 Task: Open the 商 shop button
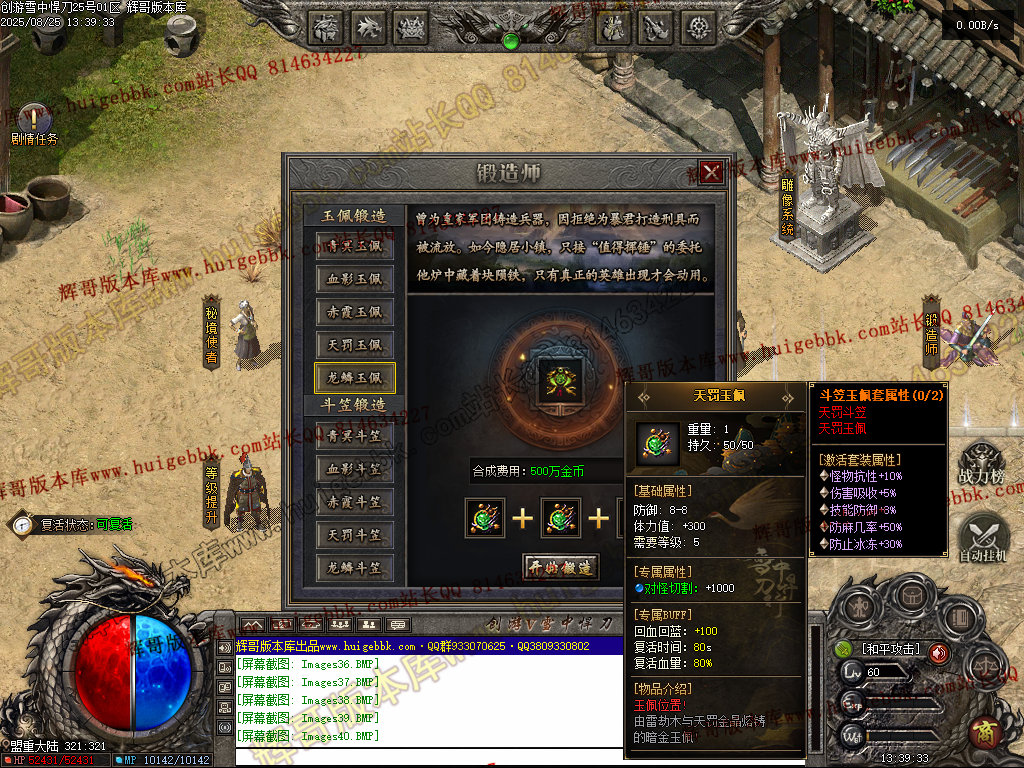[985, 733]
